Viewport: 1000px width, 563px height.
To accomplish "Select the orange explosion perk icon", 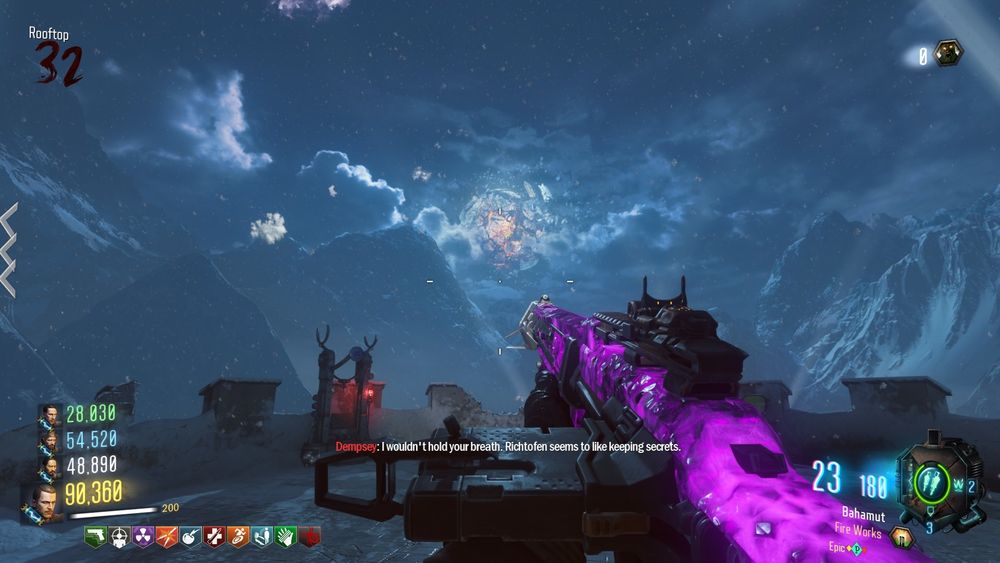I will point(167,537).
